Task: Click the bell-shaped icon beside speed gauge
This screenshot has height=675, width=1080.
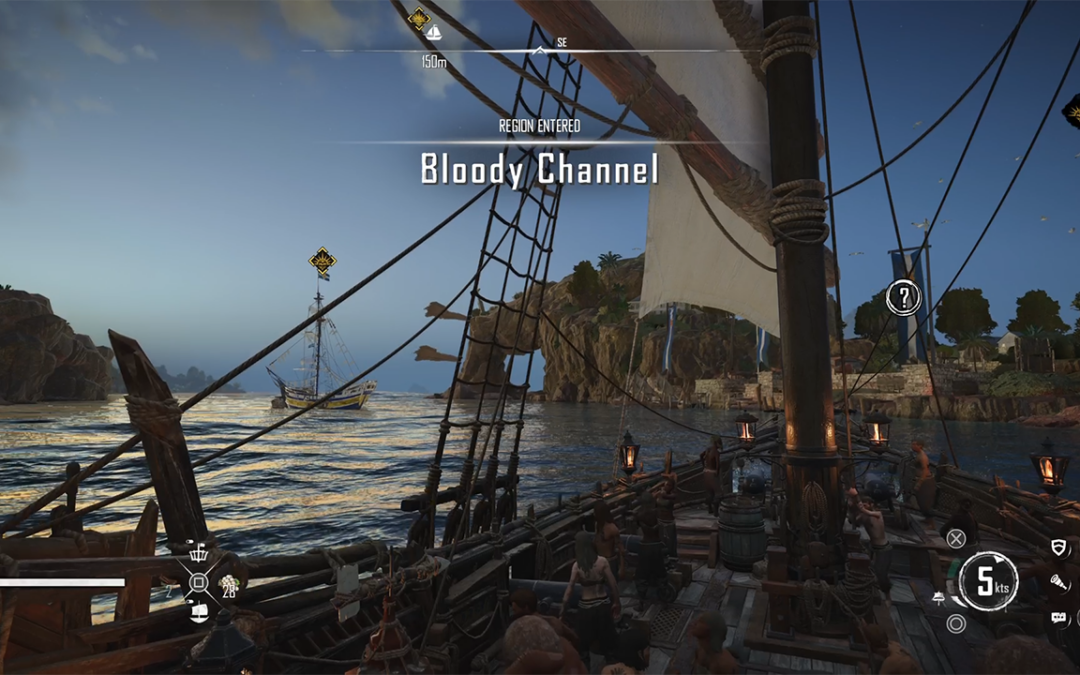Action: (939, 598)
